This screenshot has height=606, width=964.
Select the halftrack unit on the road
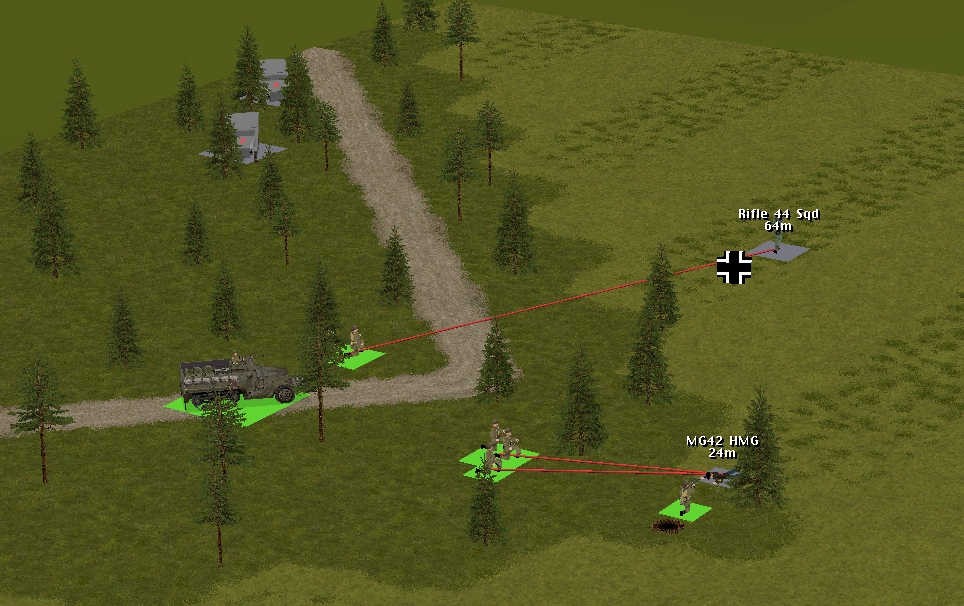[x=237, y=381]
